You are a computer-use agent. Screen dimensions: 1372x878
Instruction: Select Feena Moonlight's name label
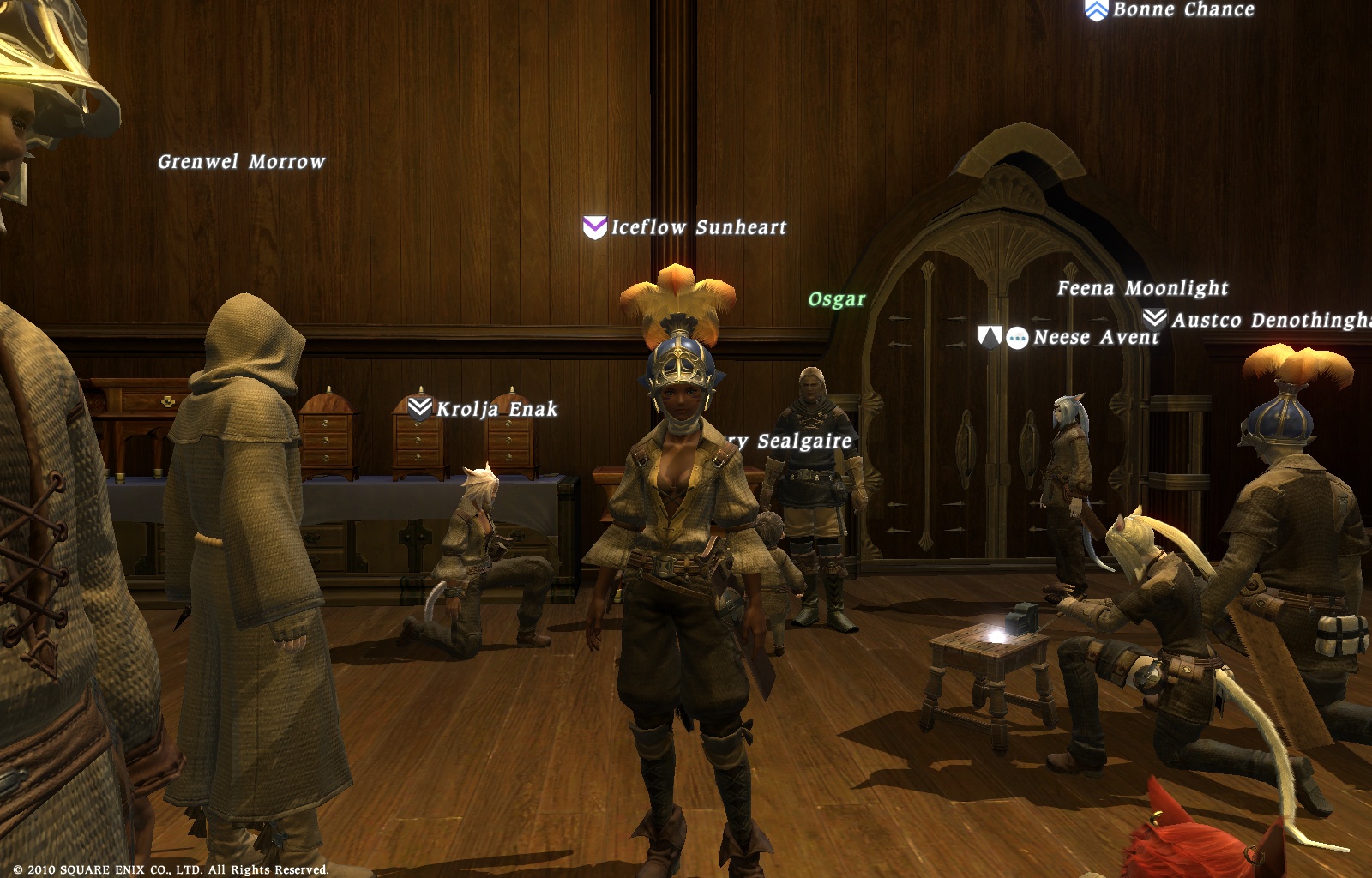(1142, 288)
